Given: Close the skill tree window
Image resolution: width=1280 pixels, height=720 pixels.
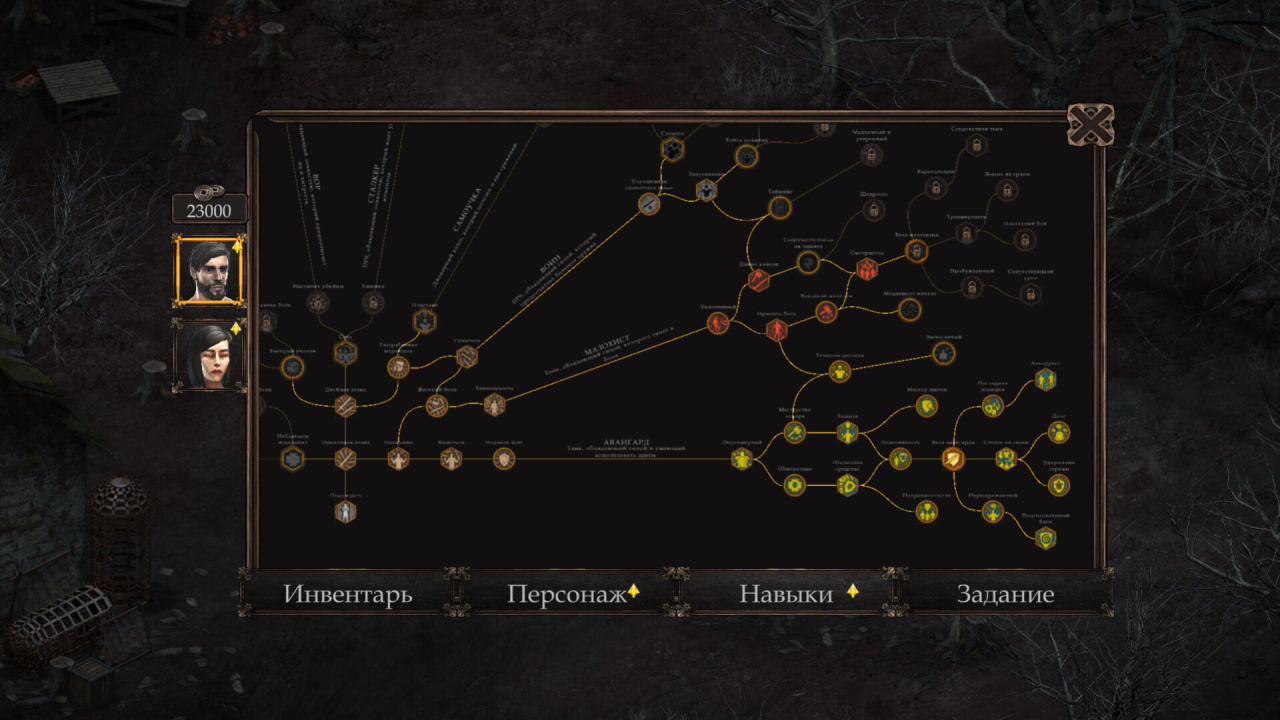Looking at the screenshot, I should tap(1090, 125).
